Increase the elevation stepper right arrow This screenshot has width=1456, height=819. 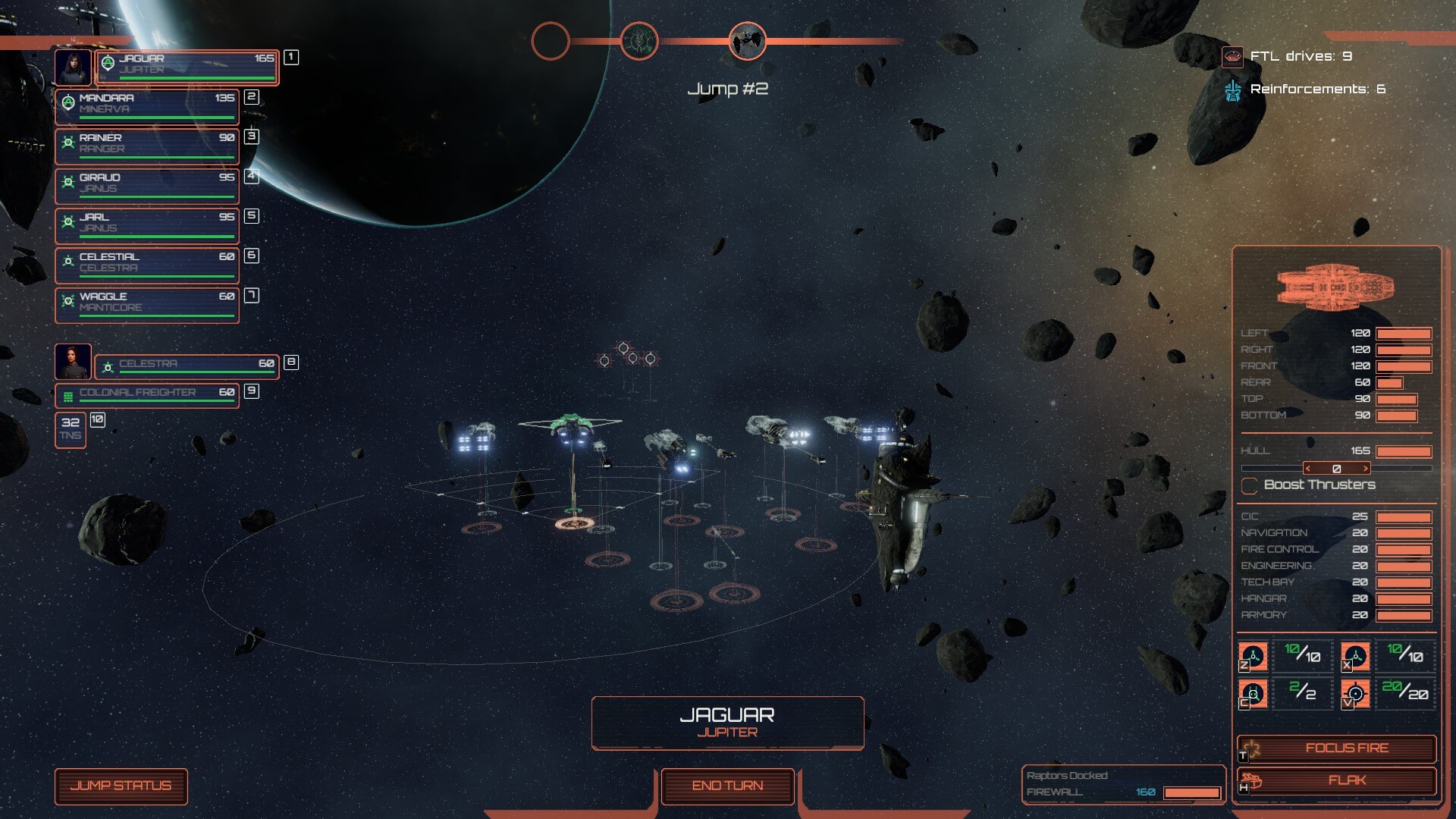pyautogui.click(x=1366, y=469)
